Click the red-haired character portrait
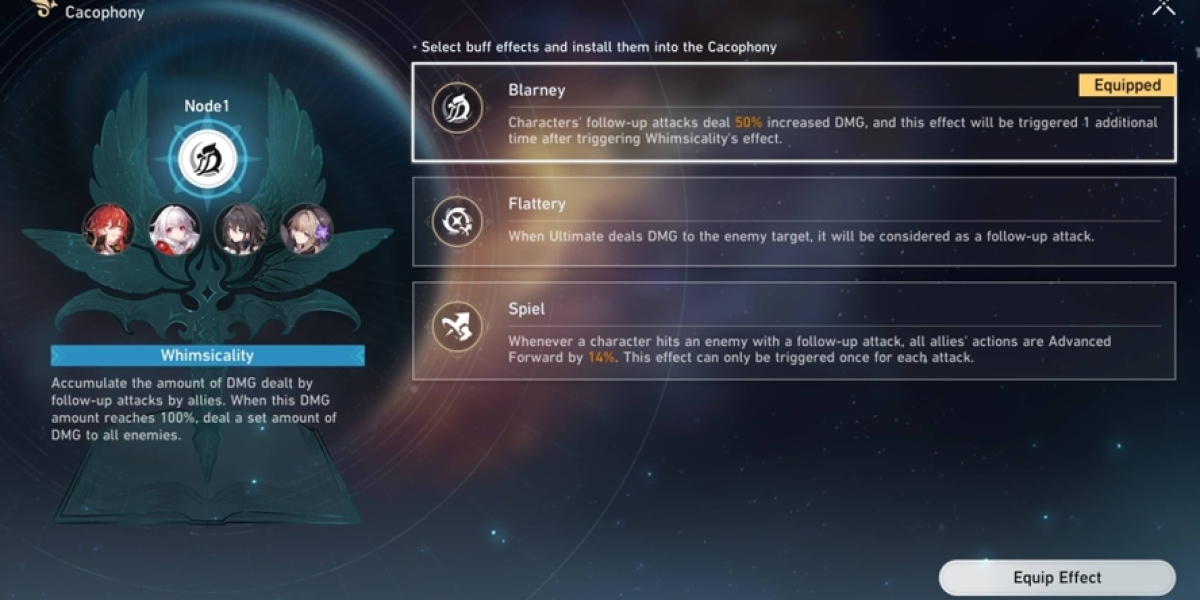The width and height of the screenshot is (1200, 600). 108,229
